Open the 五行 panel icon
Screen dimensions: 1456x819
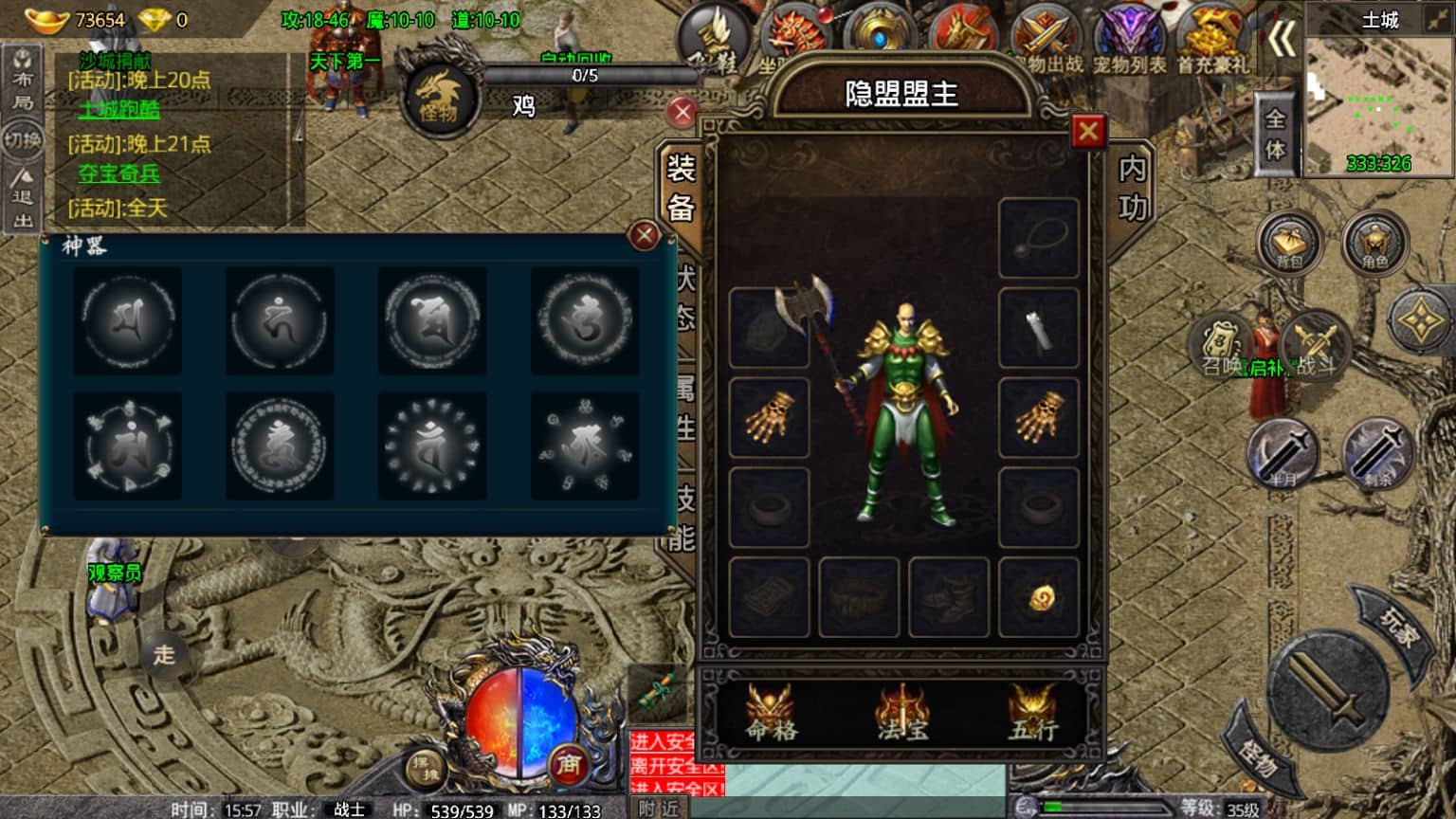[x=1033, y=716]
